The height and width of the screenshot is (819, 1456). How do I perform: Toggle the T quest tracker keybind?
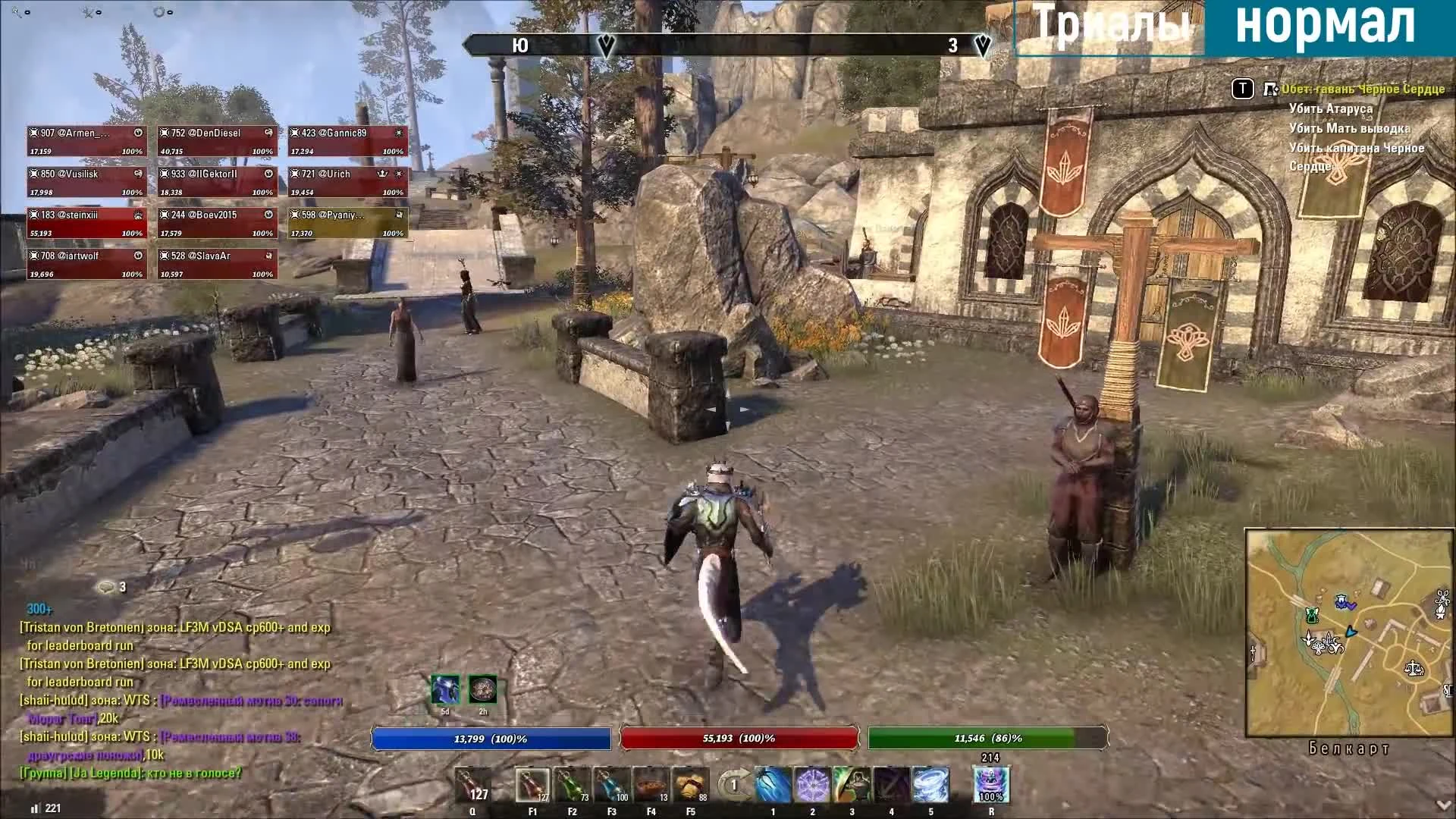[x=1242, y=89]
